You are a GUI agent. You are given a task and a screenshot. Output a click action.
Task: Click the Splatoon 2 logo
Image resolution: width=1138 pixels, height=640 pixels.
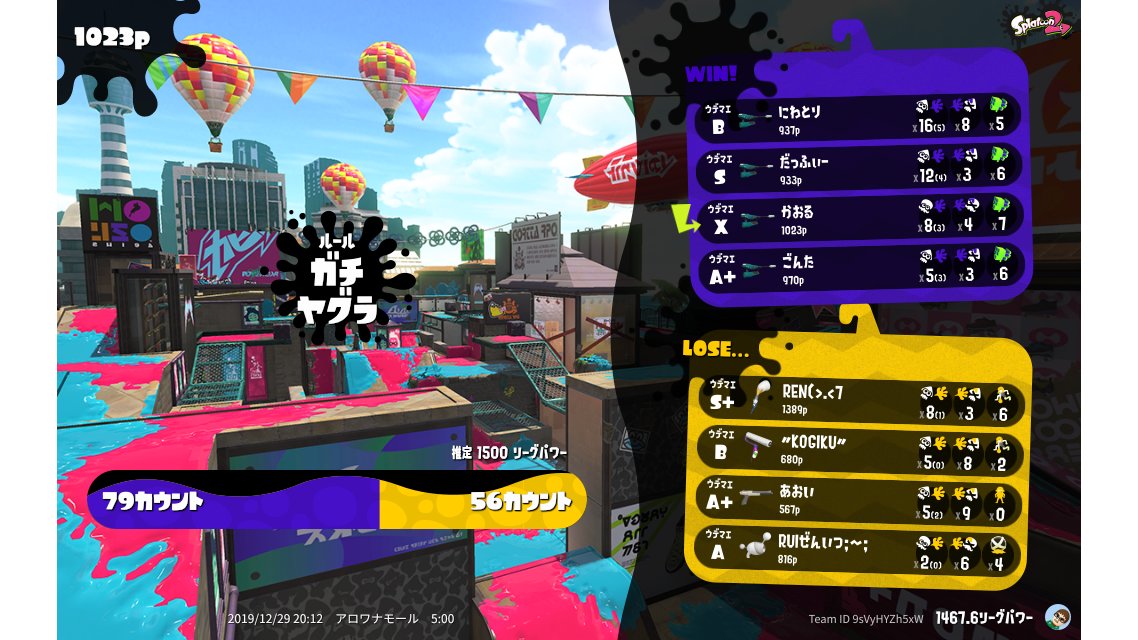[1042, 24]
